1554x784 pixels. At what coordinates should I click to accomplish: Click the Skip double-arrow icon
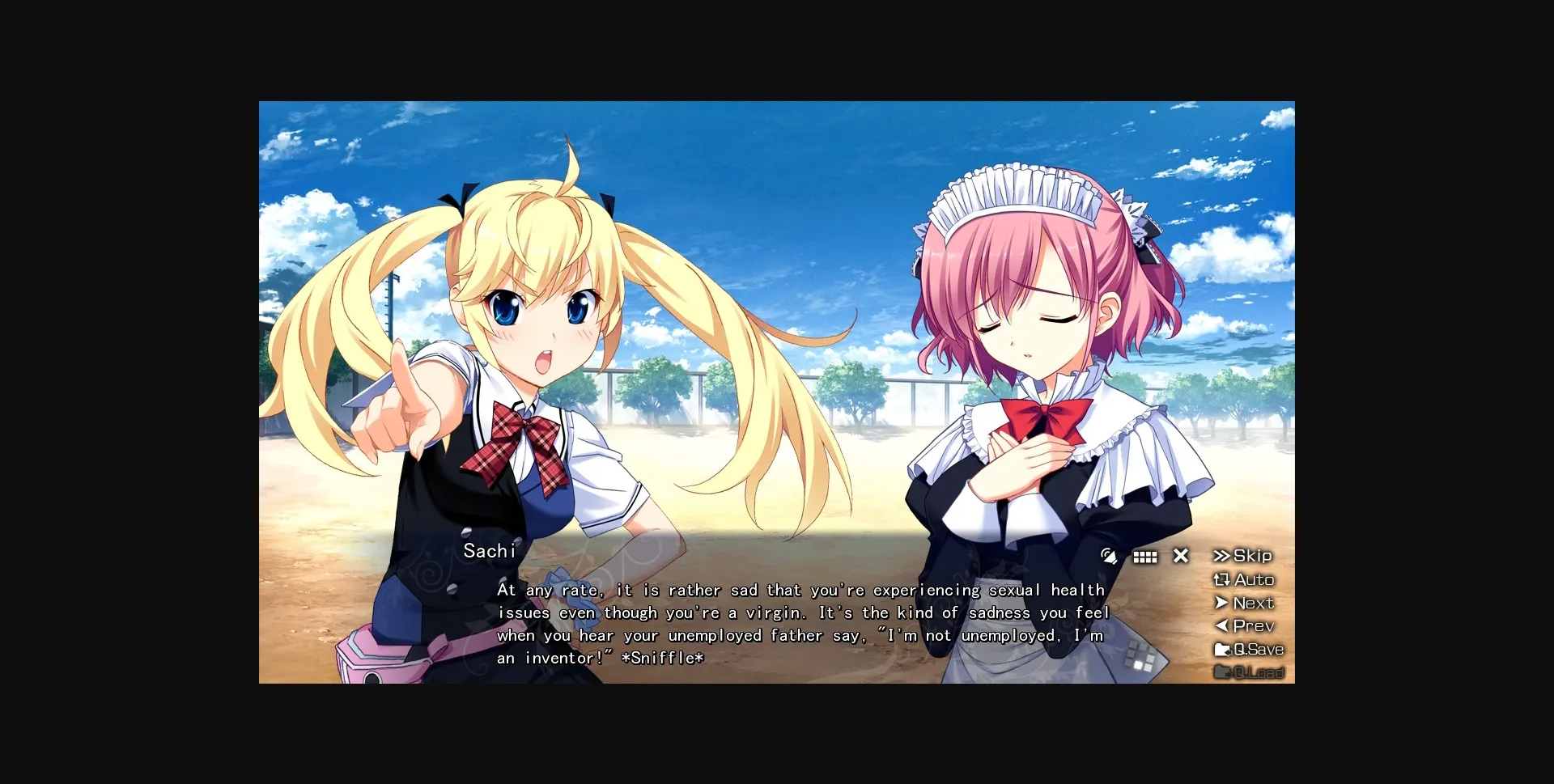pos(1222,556)
